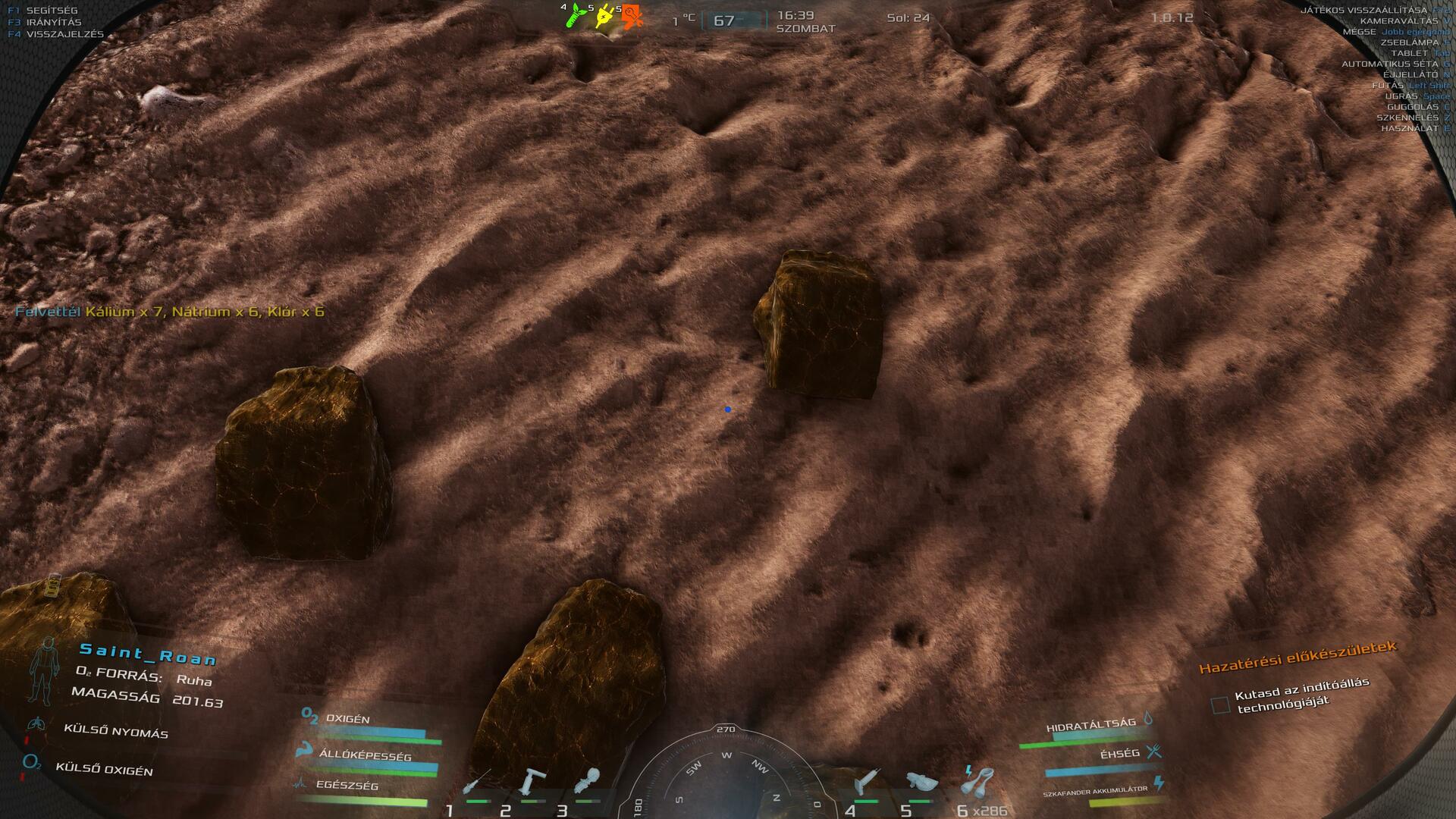Open the Hazatérési előkészületek objective tracker

coord(1297,657)
